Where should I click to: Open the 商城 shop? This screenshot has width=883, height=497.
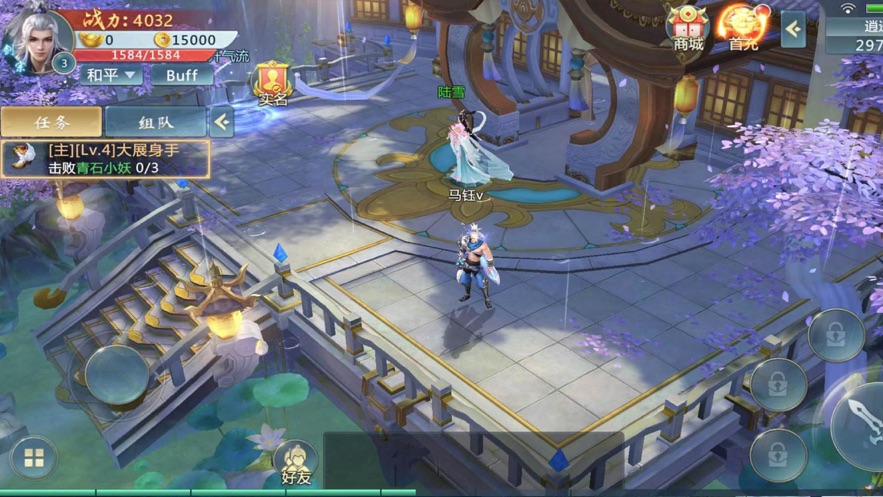pos(689,28)
